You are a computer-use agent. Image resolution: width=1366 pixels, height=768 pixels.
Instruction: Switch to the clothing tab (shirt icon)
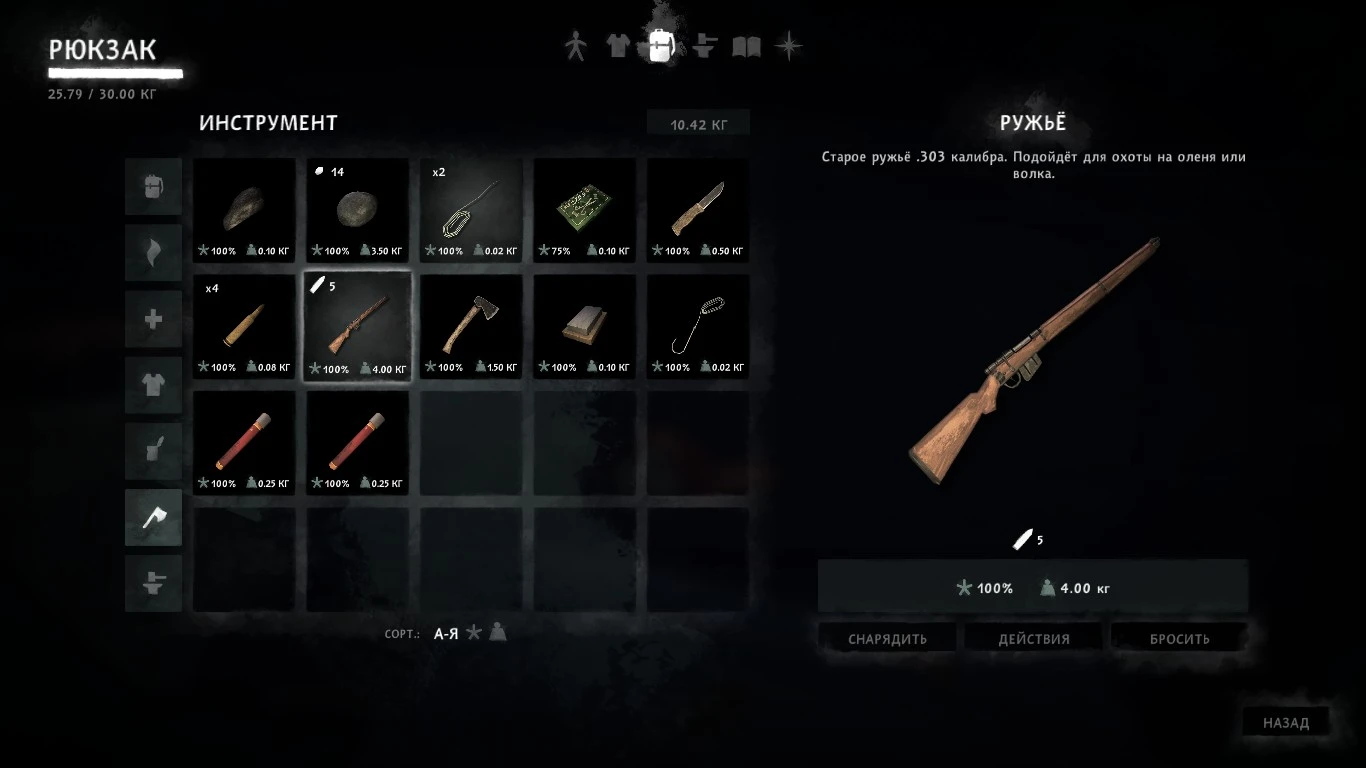click(x=617, y=44)
